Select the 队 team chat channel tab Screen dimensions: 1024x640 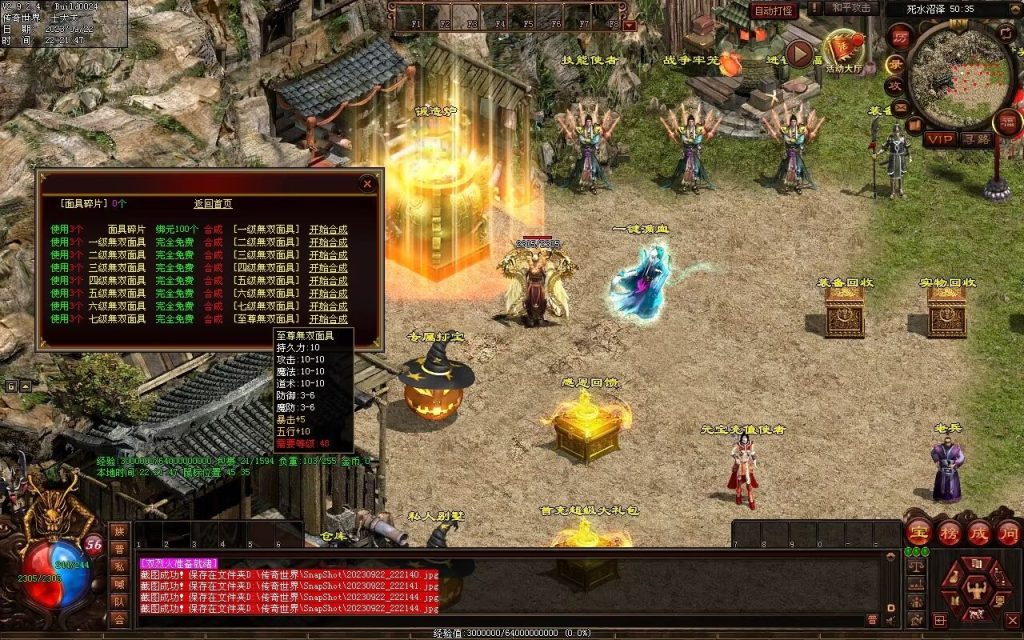click(119, 602)
